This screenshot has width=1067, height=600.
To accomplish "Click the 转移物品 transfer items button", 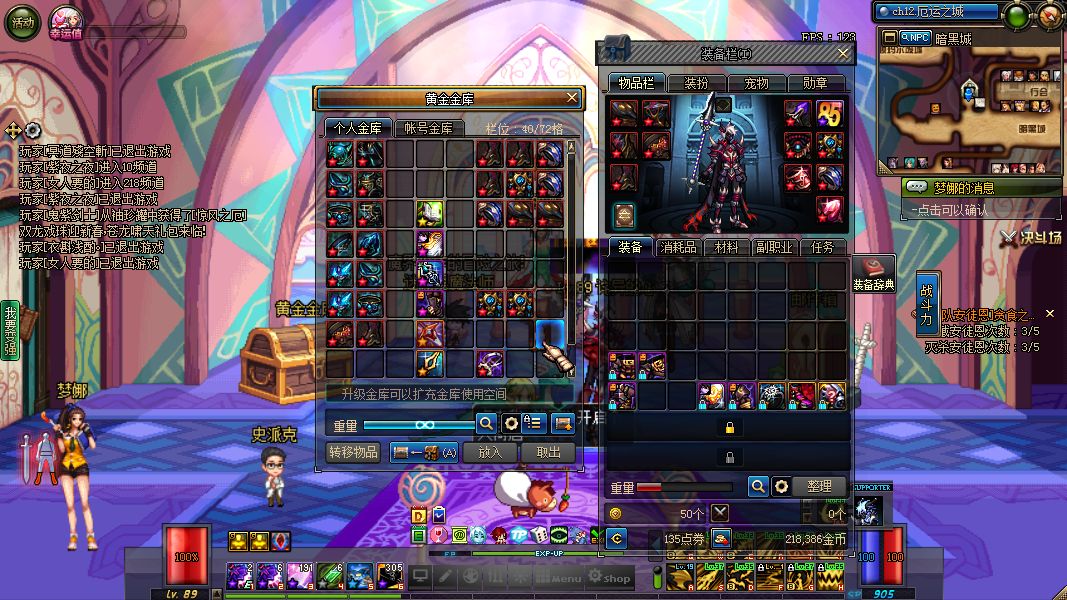I will coord(354,452).
